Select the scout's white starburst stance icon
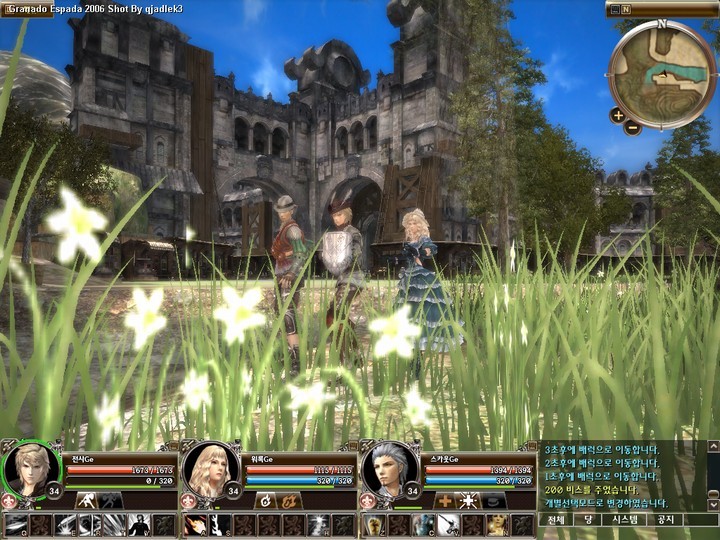Viewport: 720px width, 540px height. (x=469, y=500)
